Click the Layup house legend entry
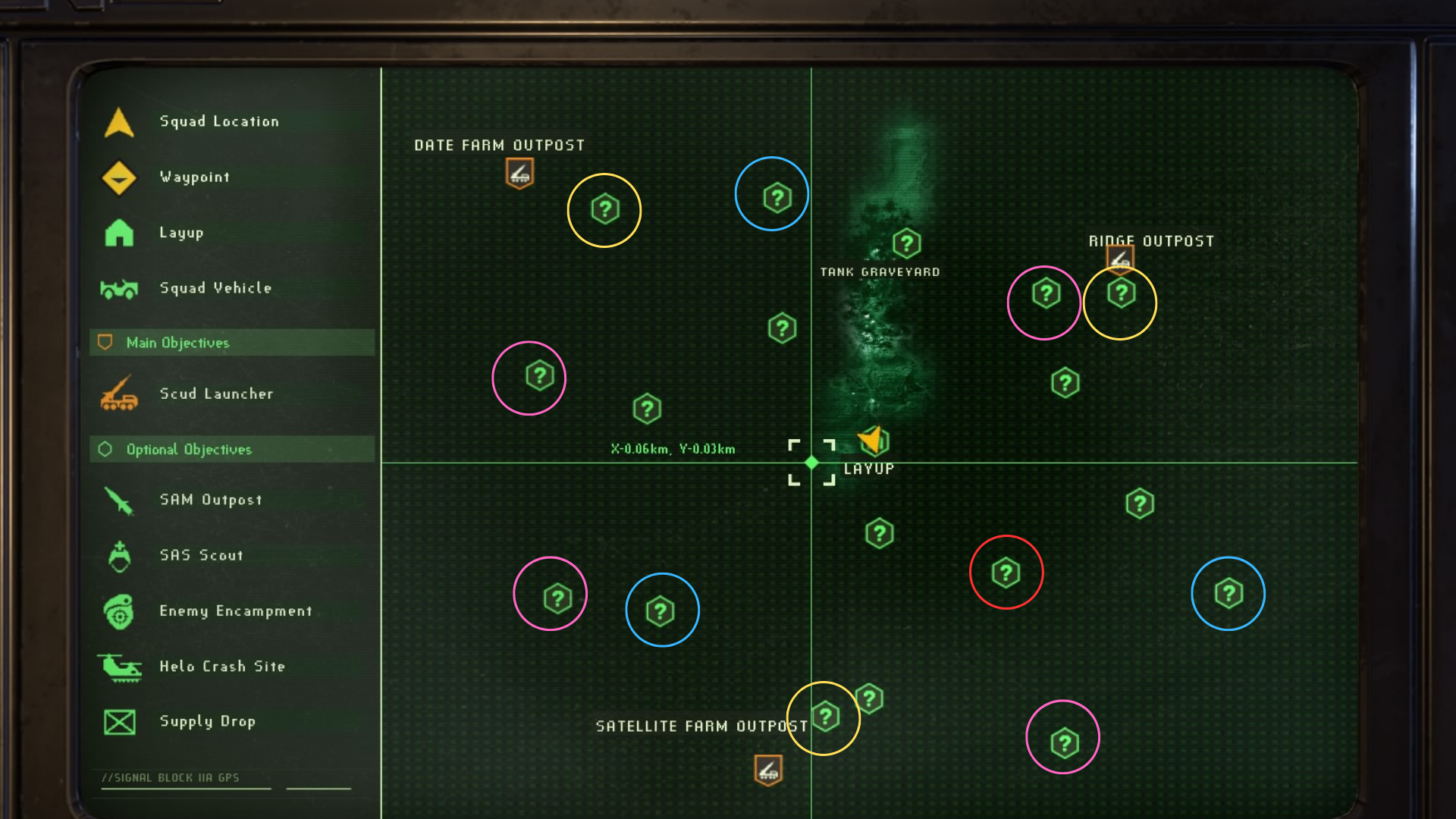The width and height of the screenshot is (1456, 819). click(x=181, y=233)
